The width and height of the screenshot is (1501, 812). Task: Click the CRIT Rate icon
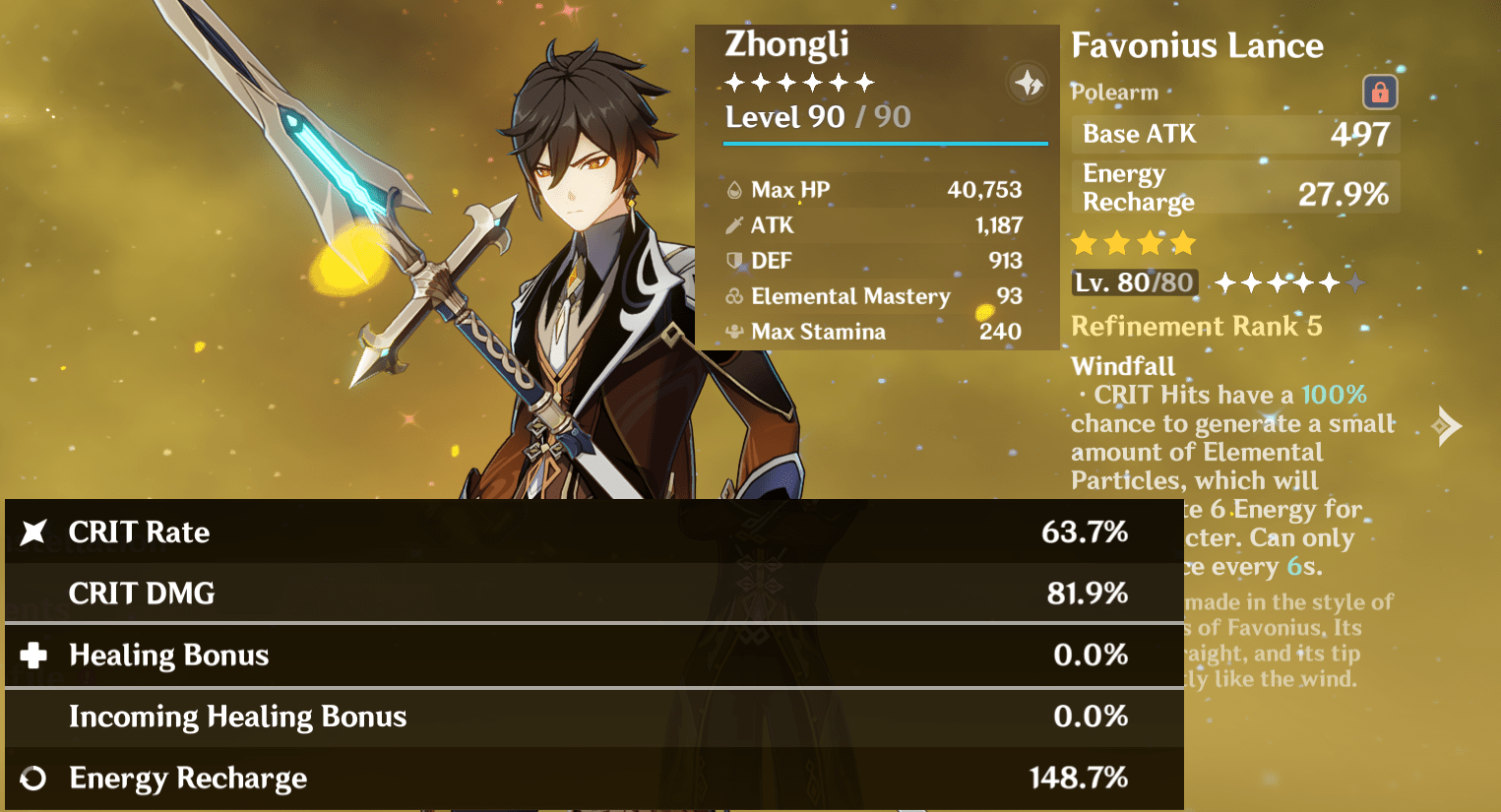coord(31,531)
